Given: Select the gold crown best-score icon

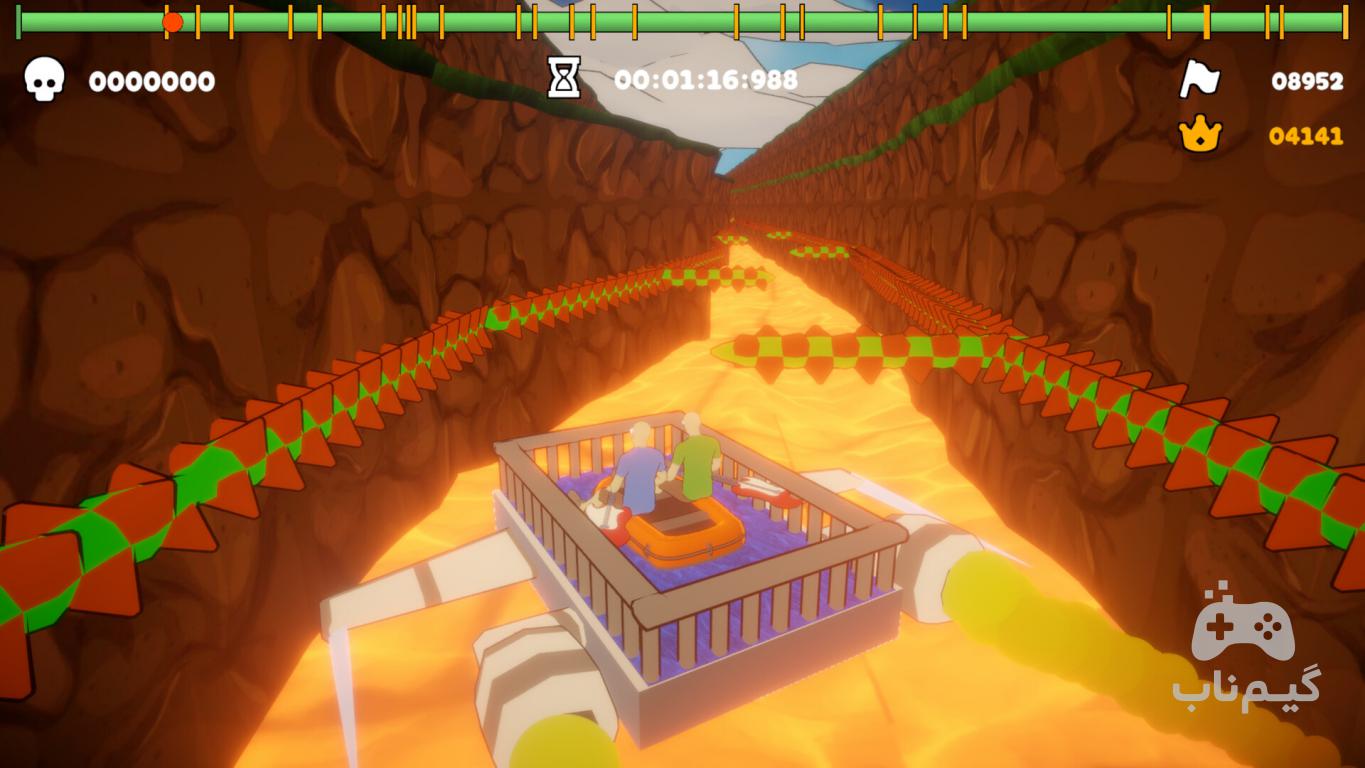Looking at the screenshot, I should pyautogui.click(x=1200, y=134).
